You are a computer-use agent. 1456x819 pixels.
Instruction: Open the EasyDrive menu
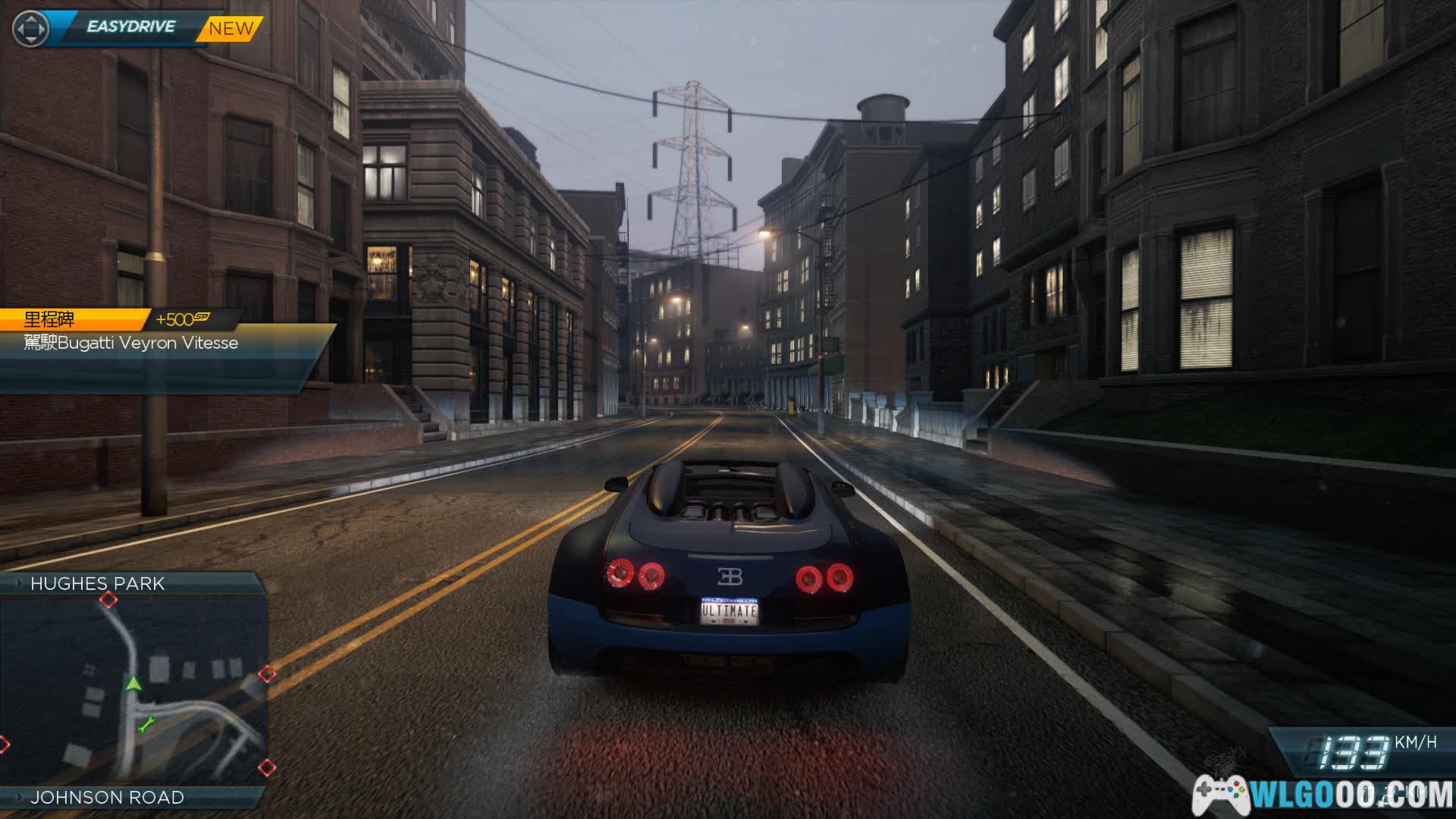[x=130, y=27]
